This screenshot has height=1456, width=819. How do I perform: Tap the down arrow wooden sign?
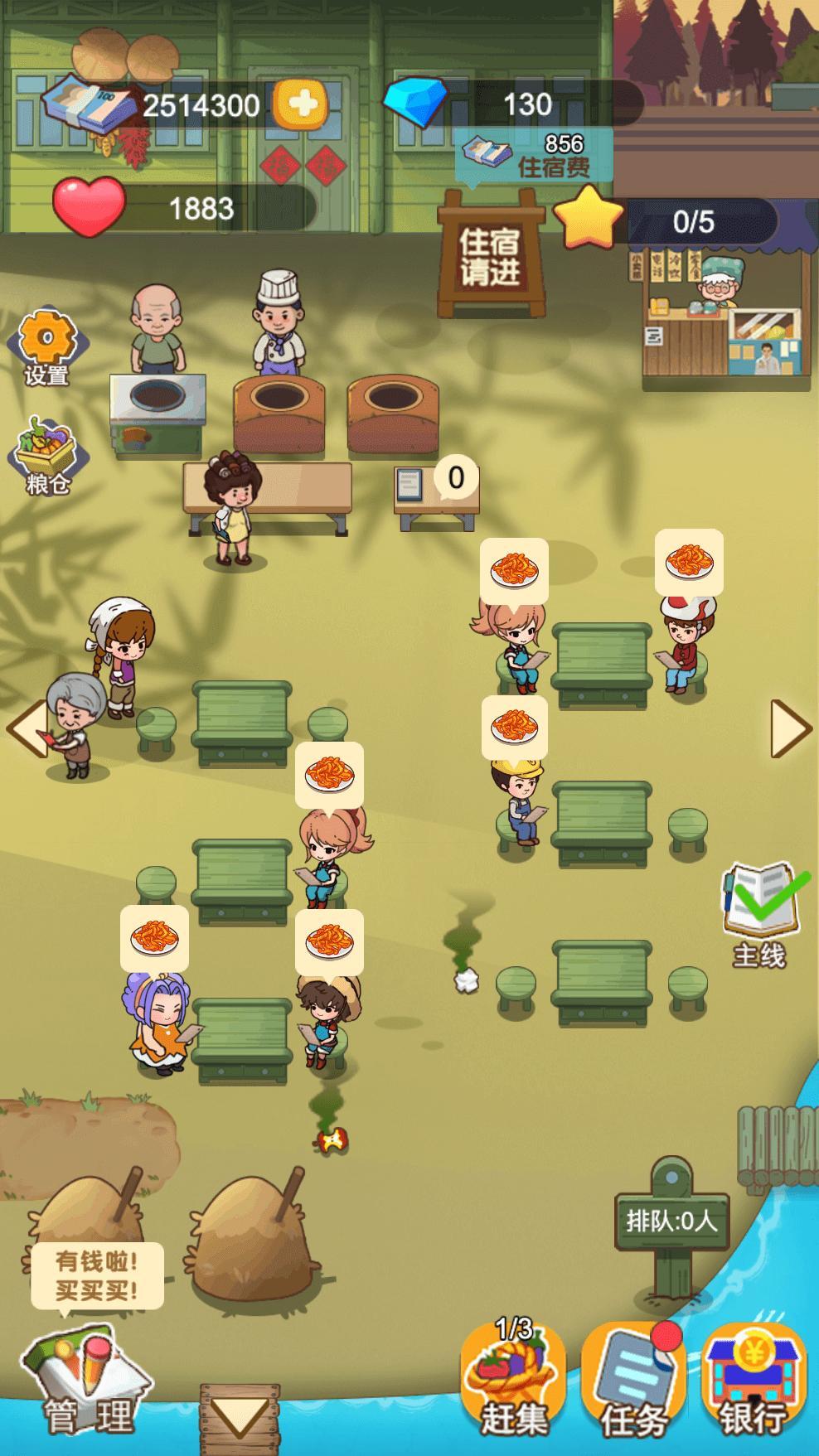[x=239, y=1417]
